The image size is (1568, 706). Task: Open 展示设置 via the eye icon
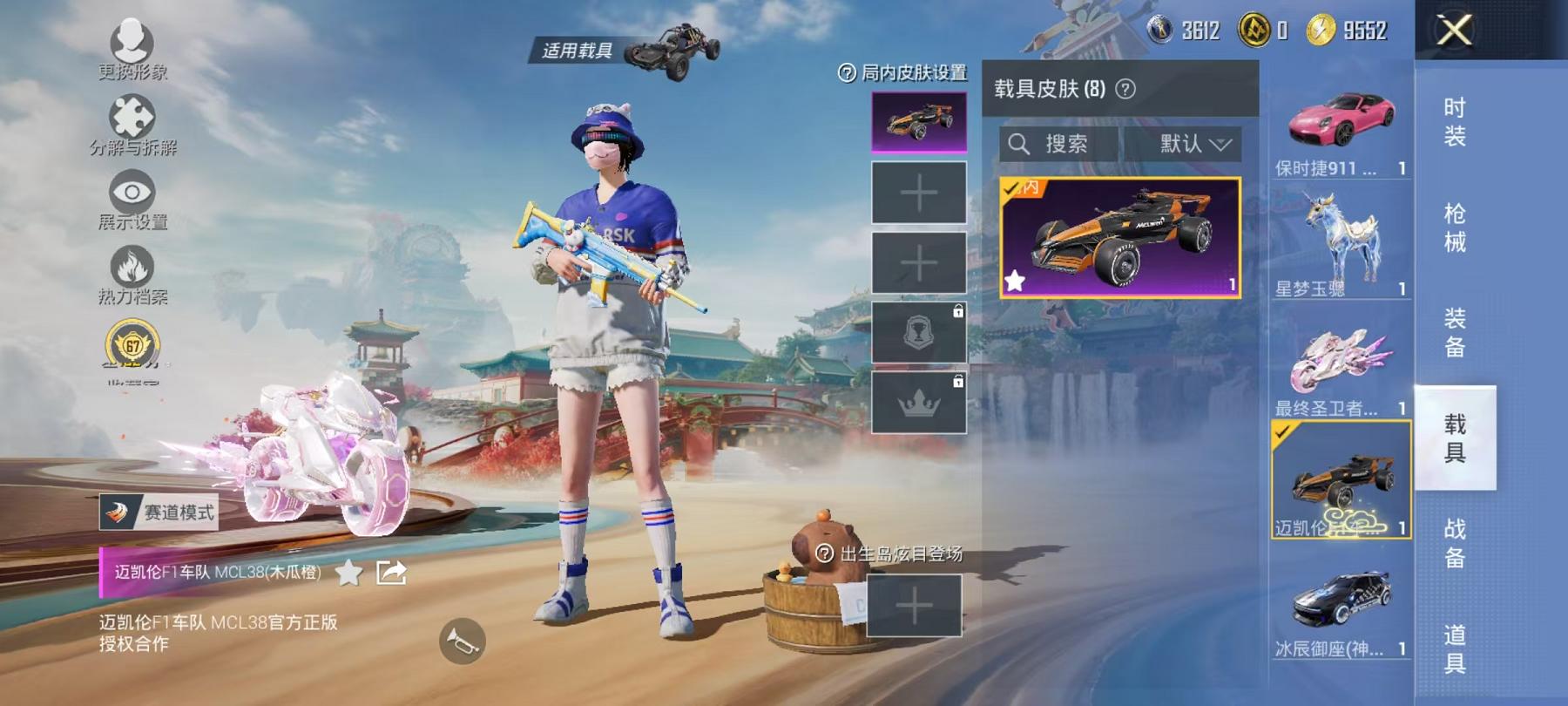132,190
